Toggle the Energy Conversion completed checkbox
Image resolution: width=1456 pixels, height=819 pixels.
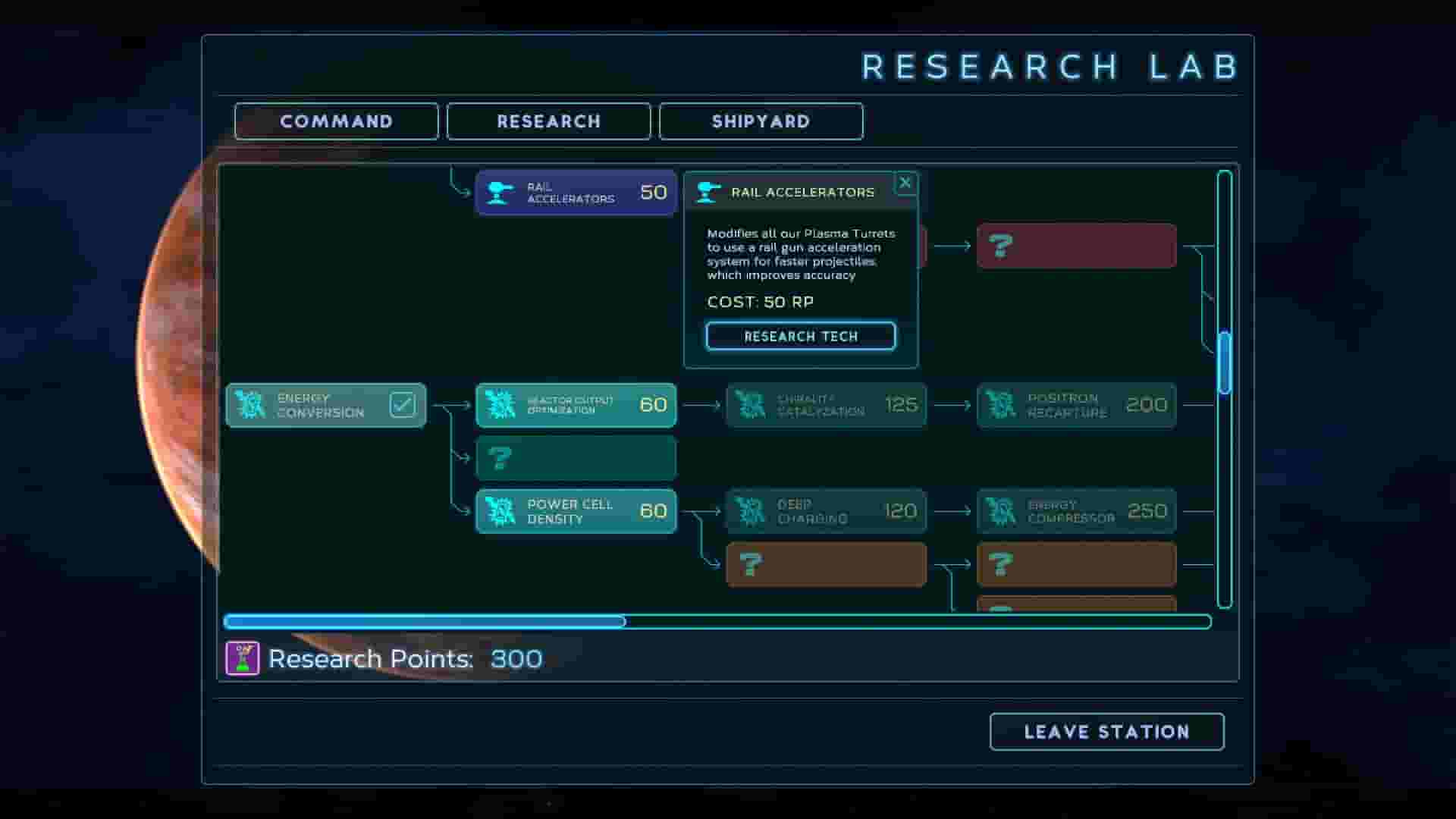(403, 403)
